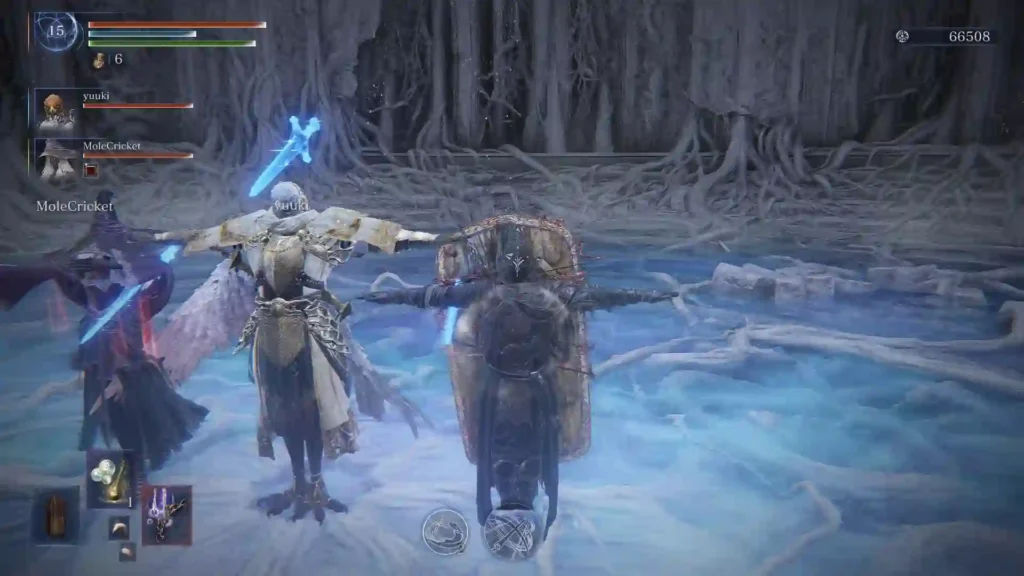Click MoleCricket's player portrait

tap(55, 158)
